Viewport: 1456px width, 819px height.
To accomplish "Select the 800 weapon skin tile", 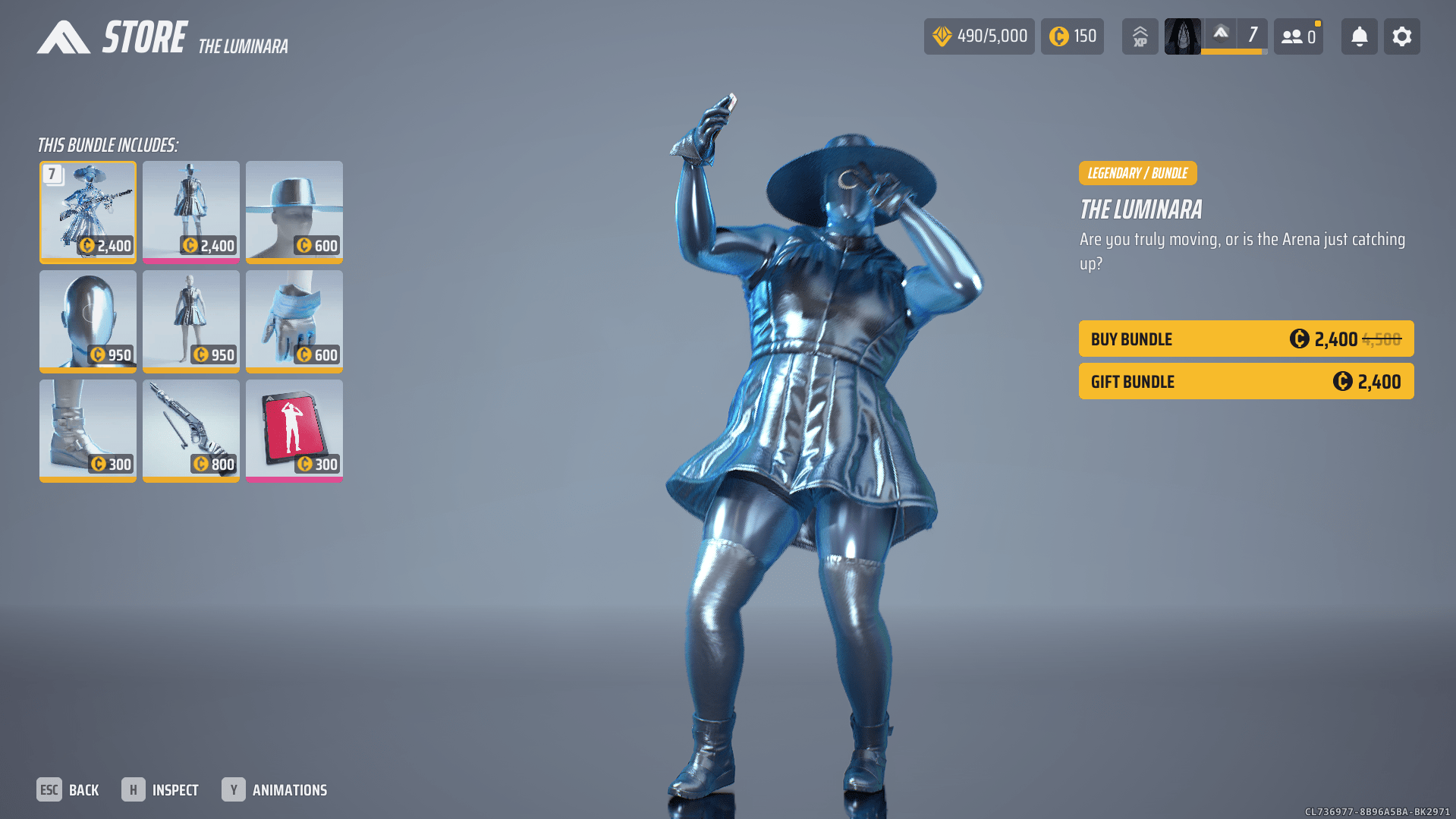I will coord(191,430).
